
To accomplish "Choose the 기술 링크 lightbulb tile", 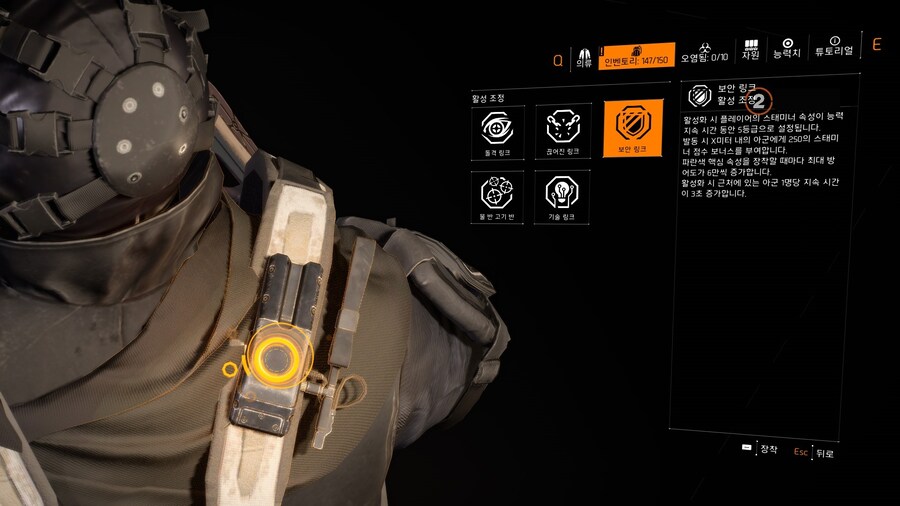I will (x=563, y=197).
